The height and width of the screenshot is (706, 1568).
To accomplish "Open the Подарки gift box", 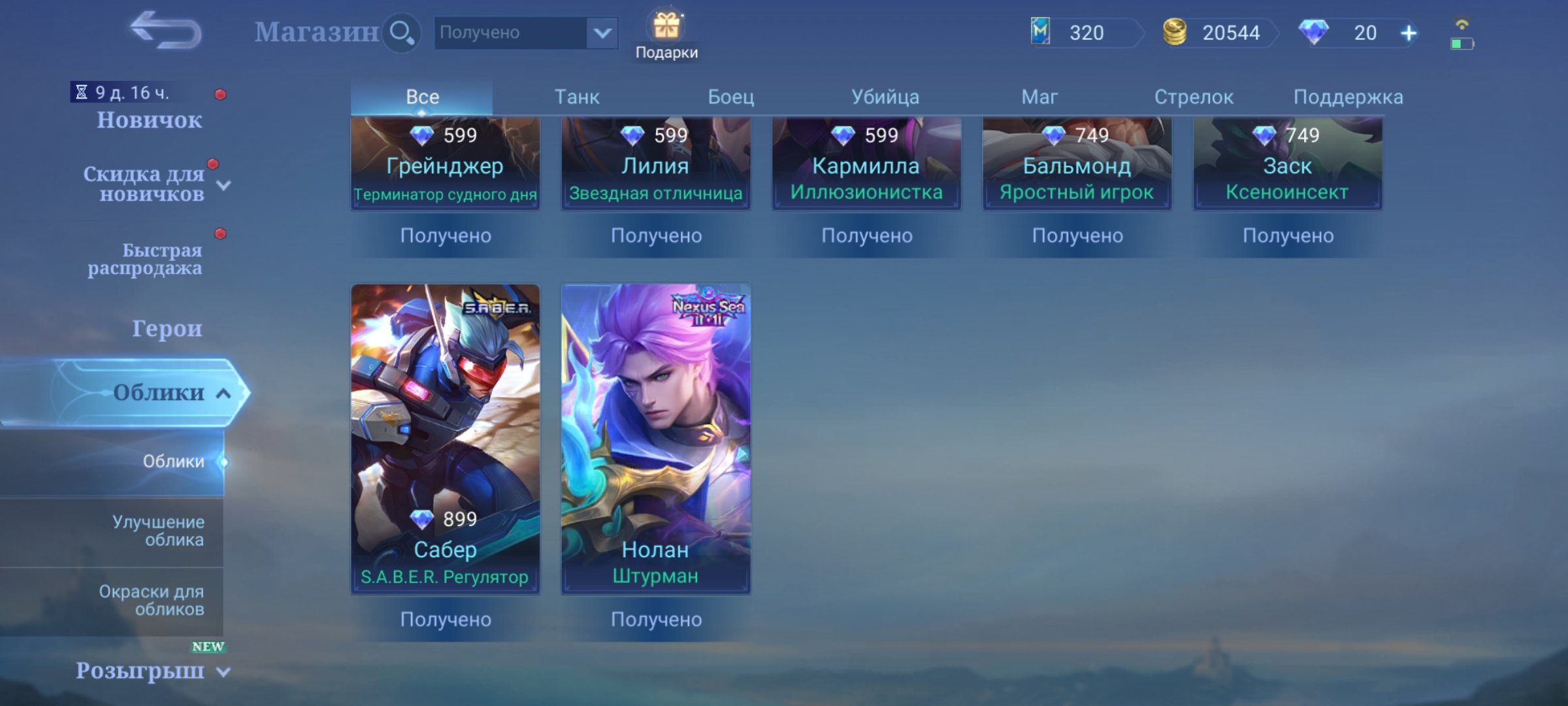I will [668, 27].
